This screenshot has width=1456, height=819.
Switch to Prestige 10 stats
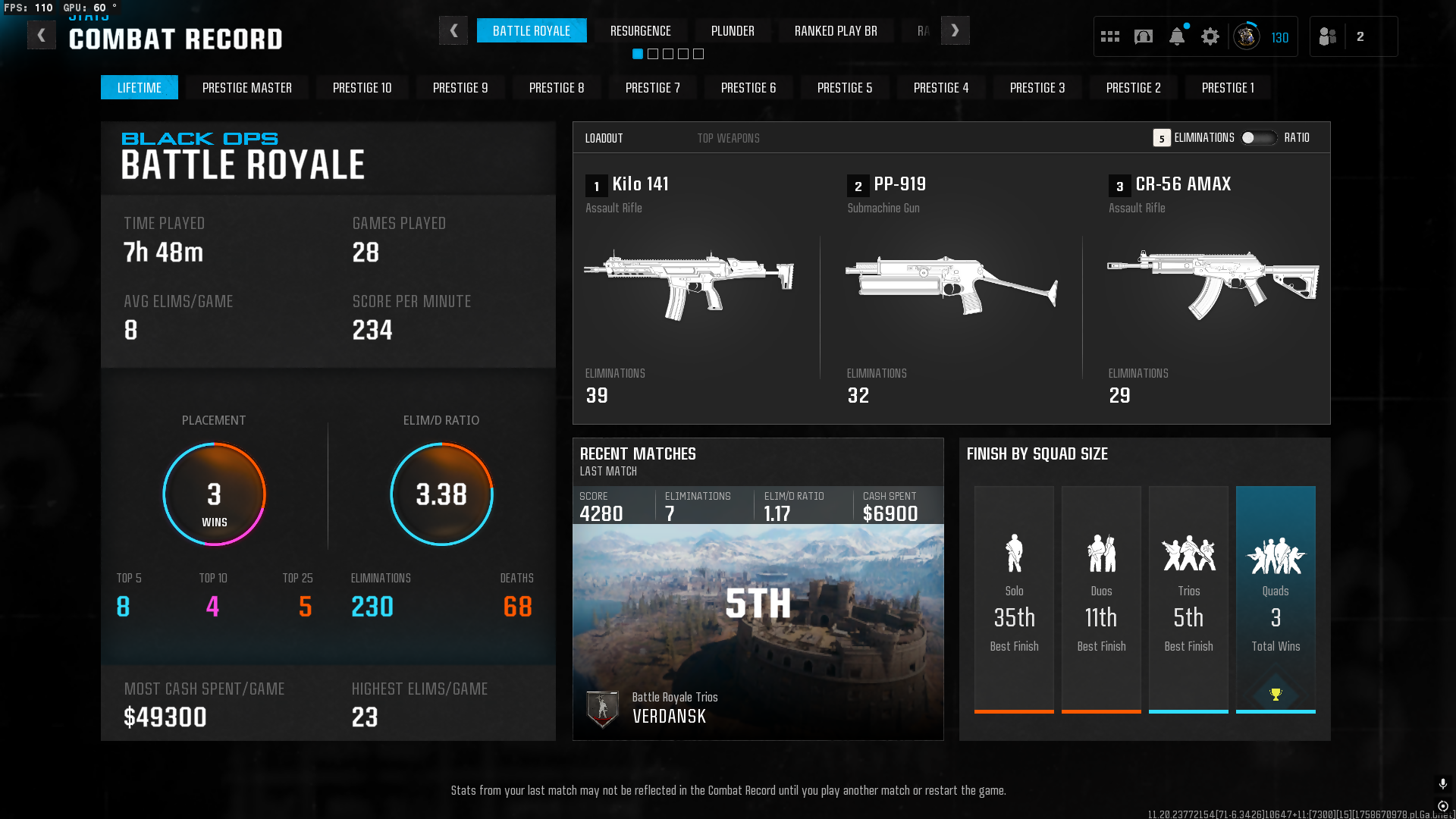coord(362,88)
